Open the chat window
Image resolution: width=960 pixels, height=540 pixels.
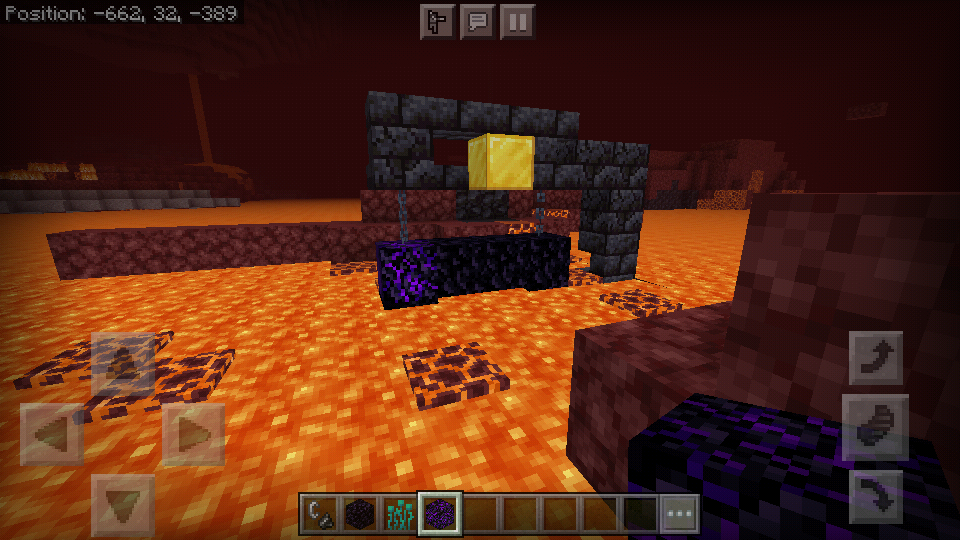[x=477, y=22]
